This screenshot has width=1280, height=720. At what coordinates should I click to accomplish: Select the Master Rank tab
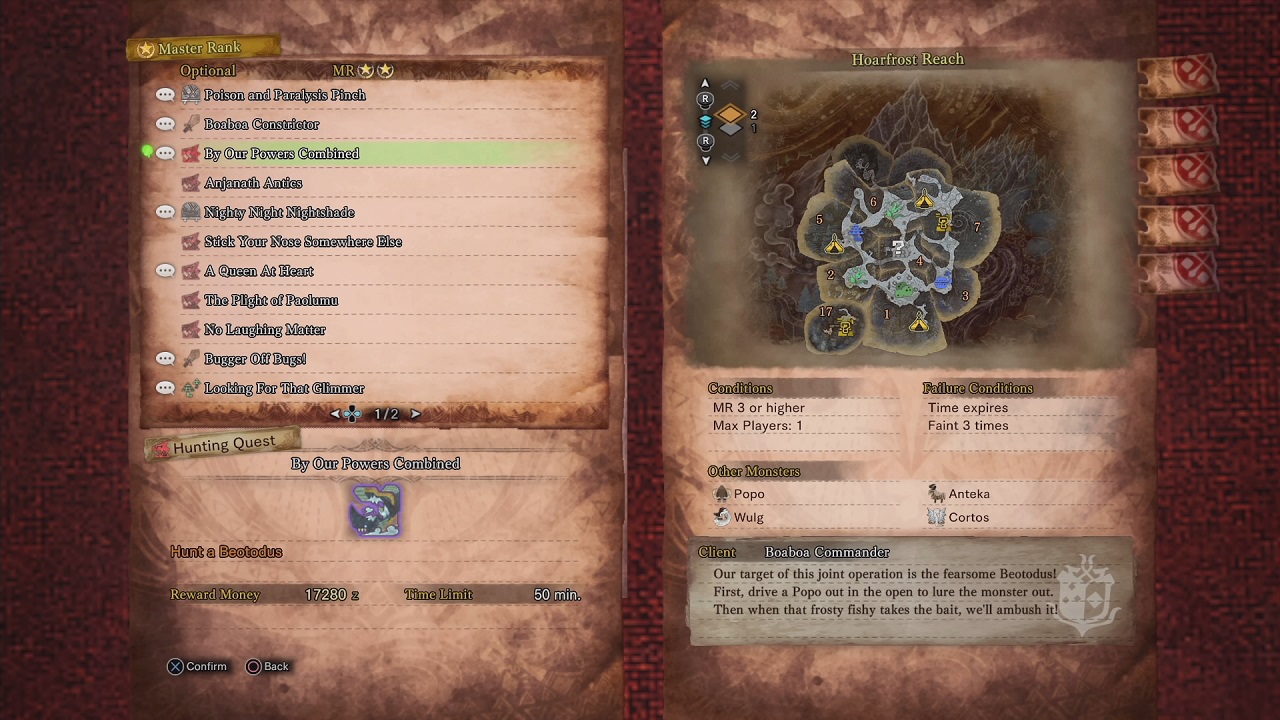(203, 46)
